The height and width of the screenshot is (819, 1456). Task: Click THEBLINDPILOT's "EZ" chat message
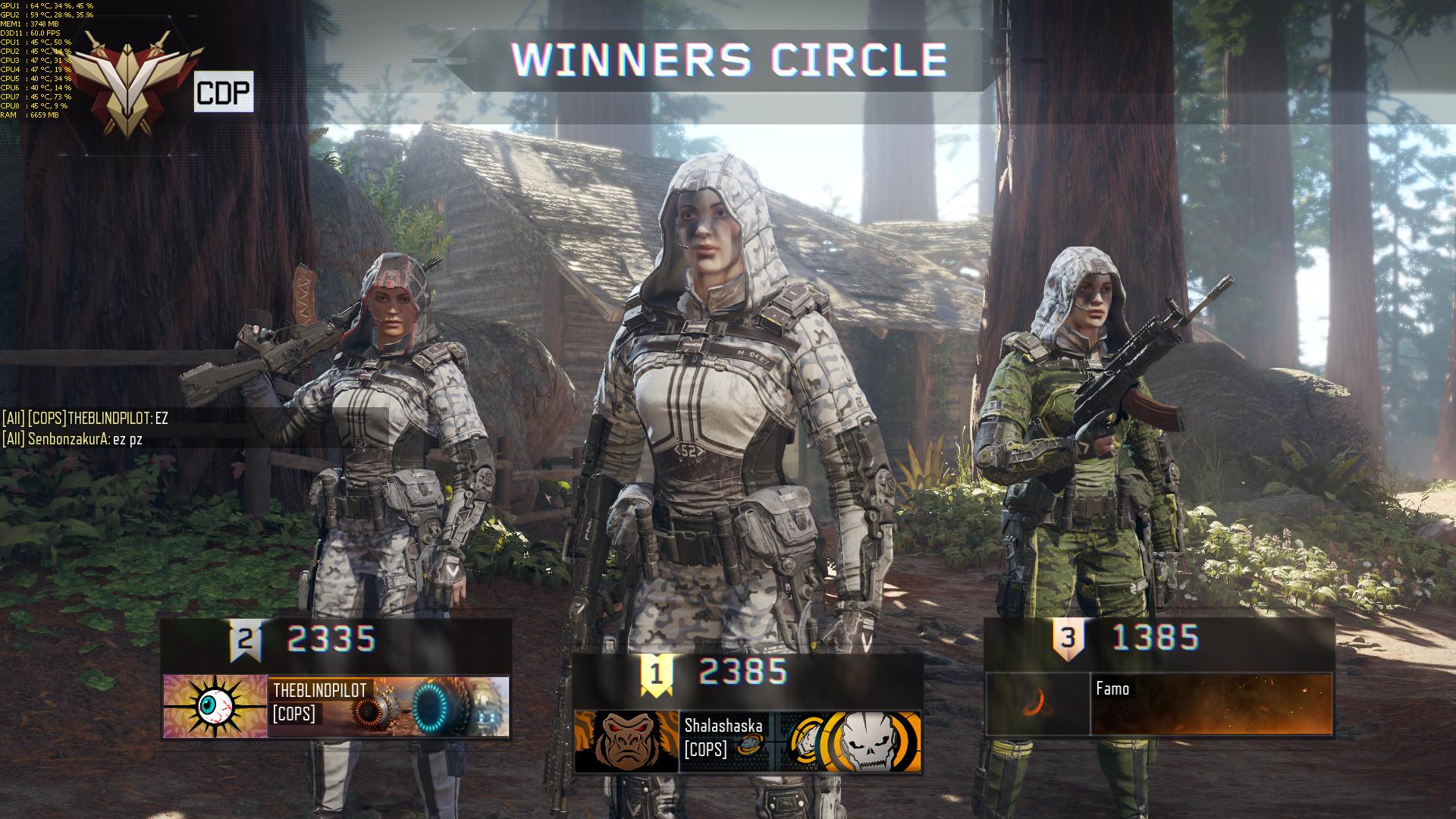point(85,418)
